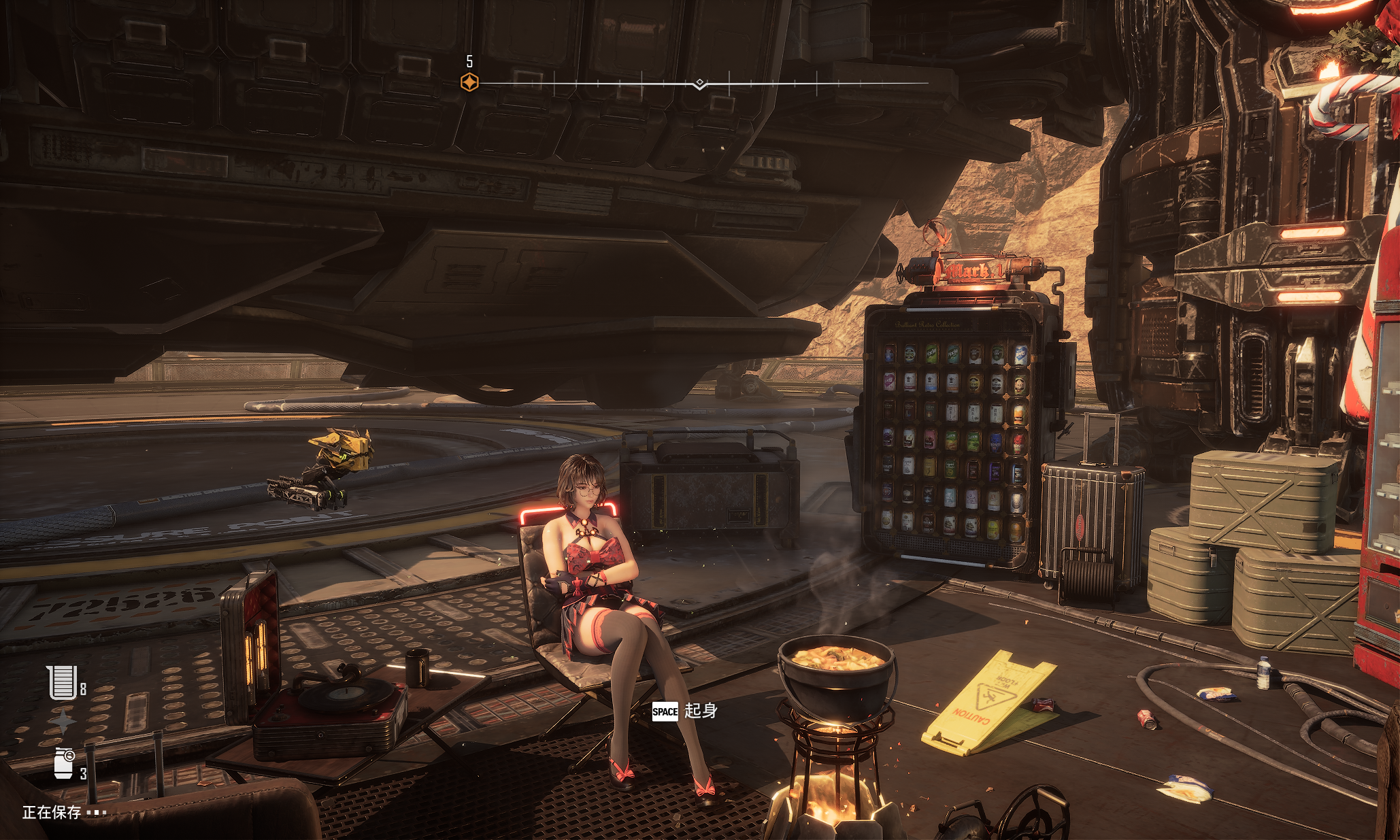
Task: Click the compass center diamond indicator
Action: pyautogui.click(x=699, y=84)
